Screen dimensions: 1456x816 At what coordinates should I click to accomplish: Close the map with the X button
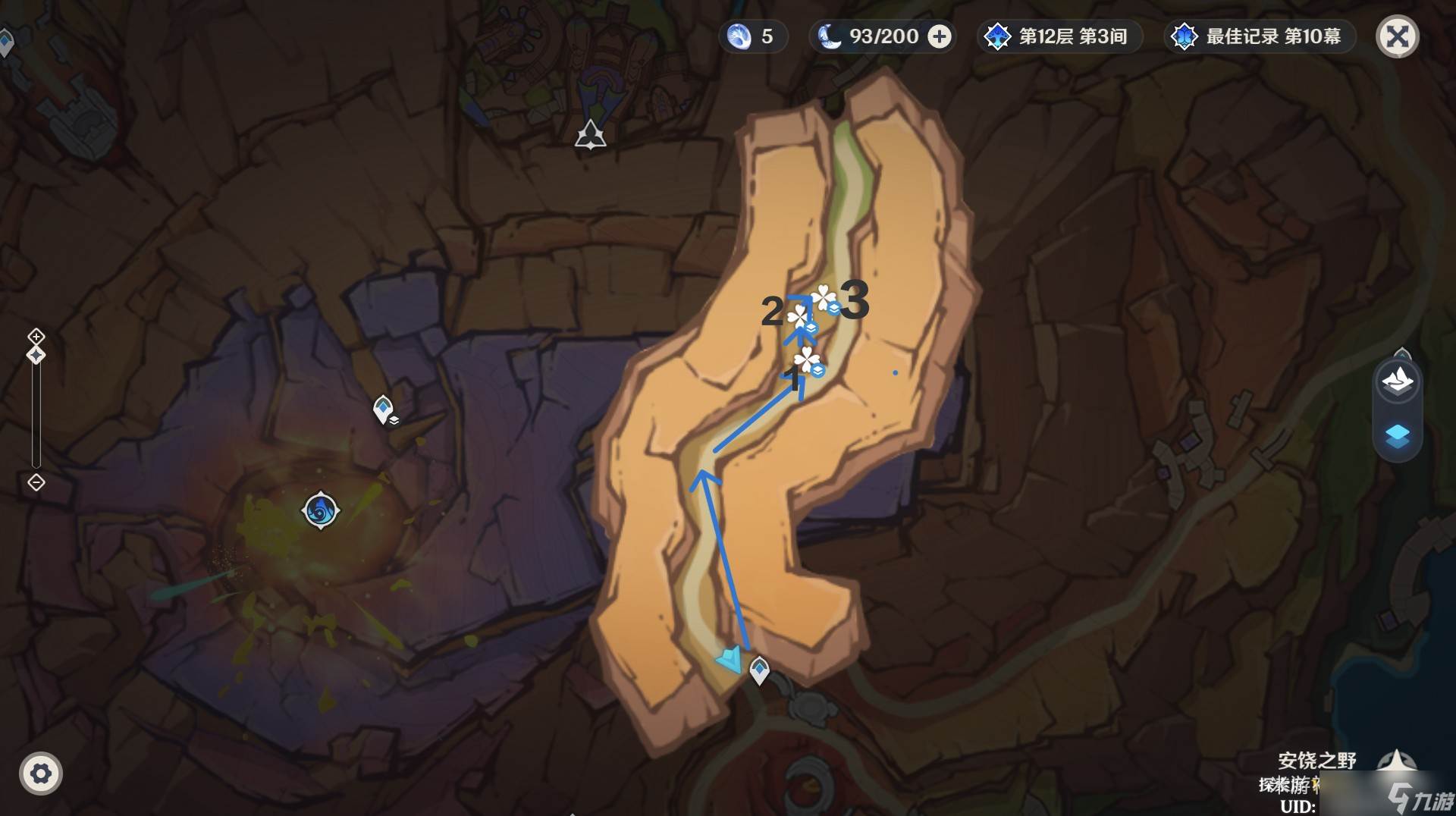tap(1397, 36)
